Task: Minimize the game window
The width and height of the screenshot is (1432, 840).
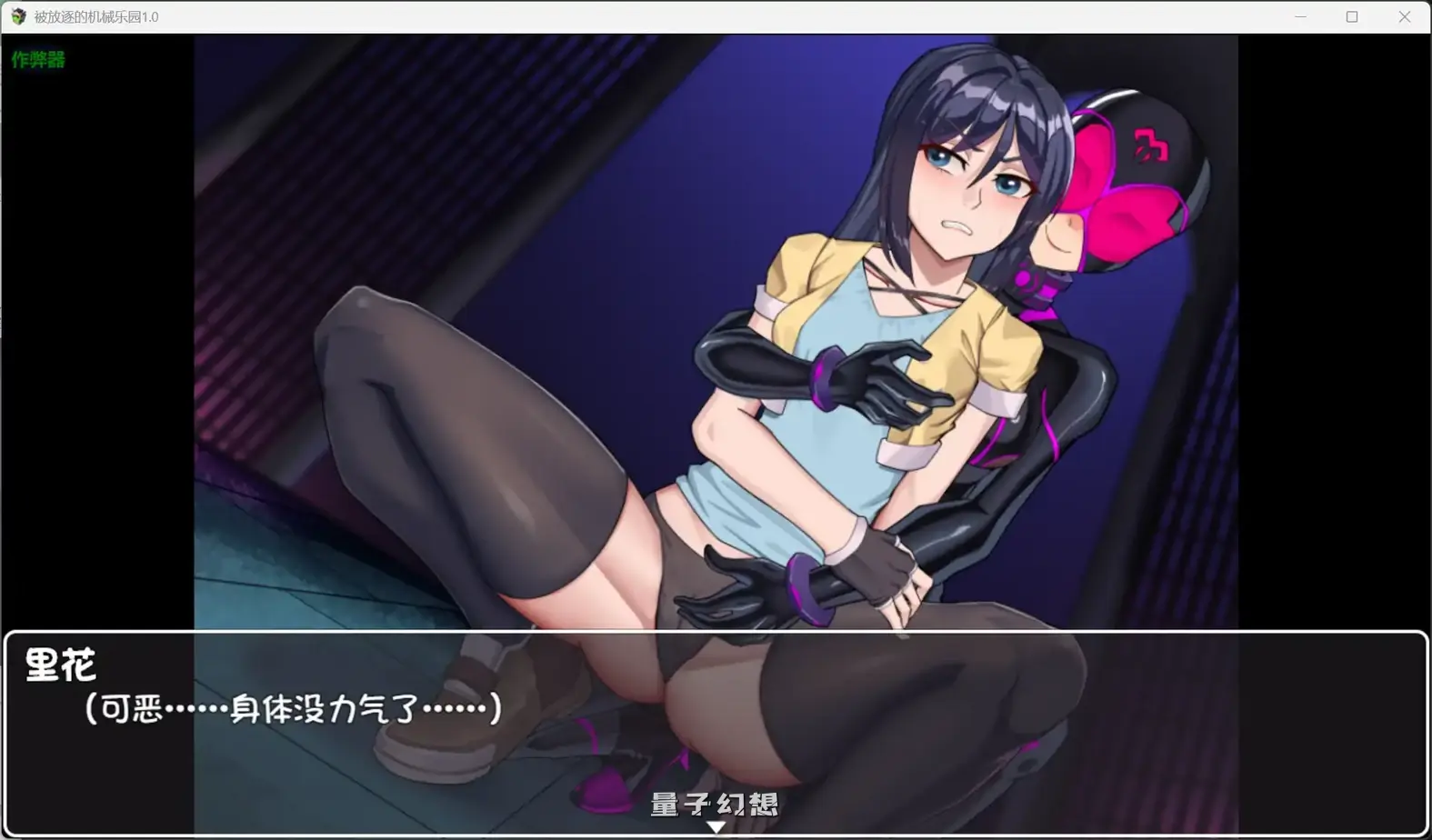Action: tap(1299, 16)
